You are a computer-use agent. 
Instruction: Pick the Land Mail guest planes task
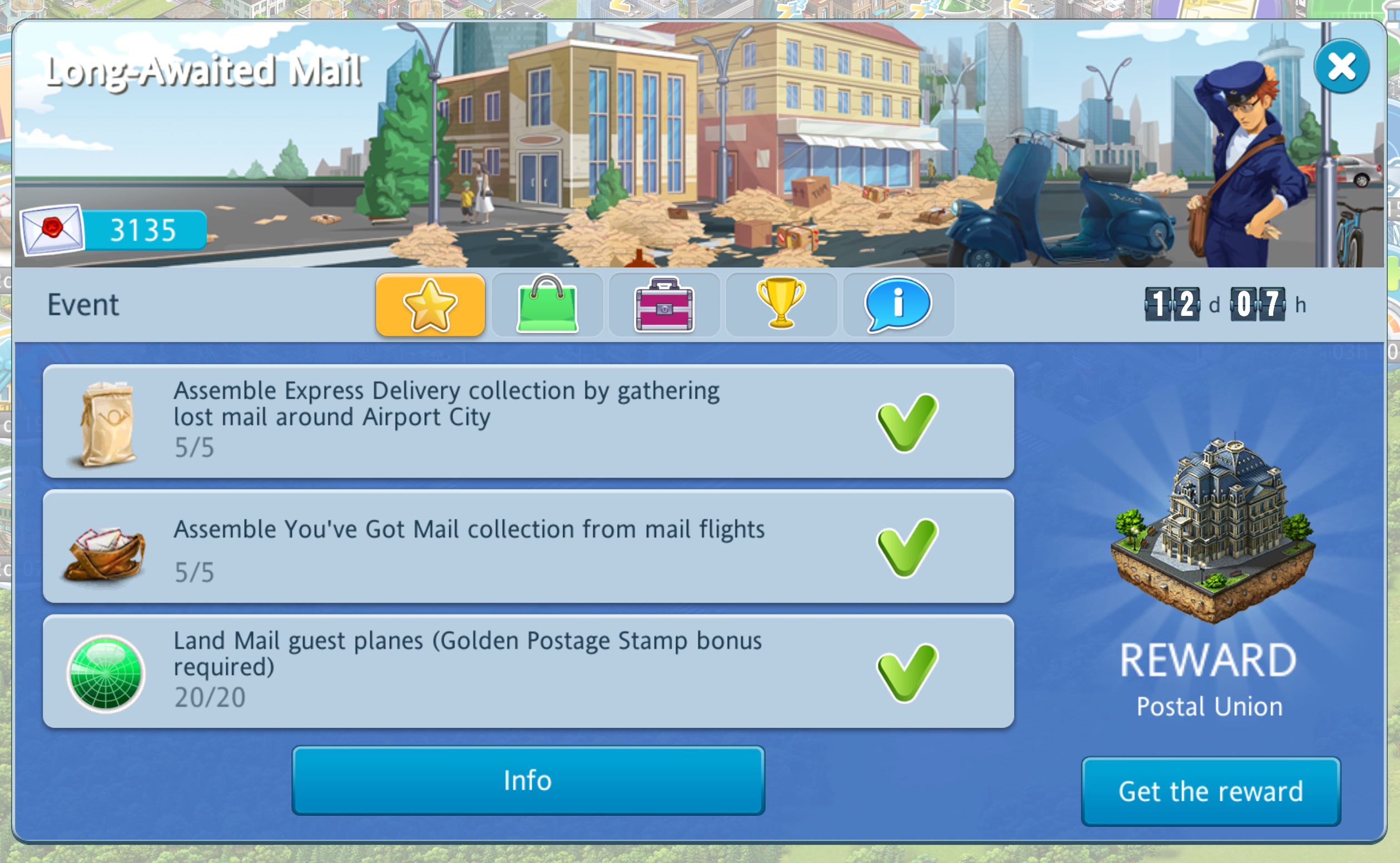point(528,671)
